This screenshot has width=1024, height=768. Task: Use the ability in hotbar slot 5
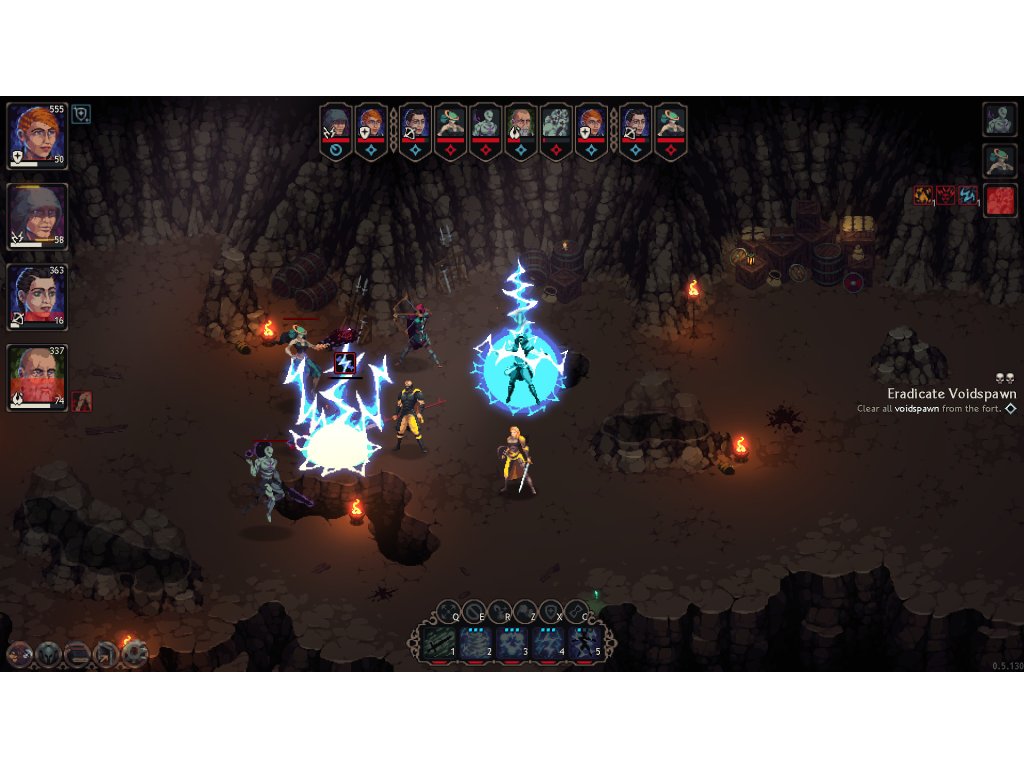coord(586,642)
